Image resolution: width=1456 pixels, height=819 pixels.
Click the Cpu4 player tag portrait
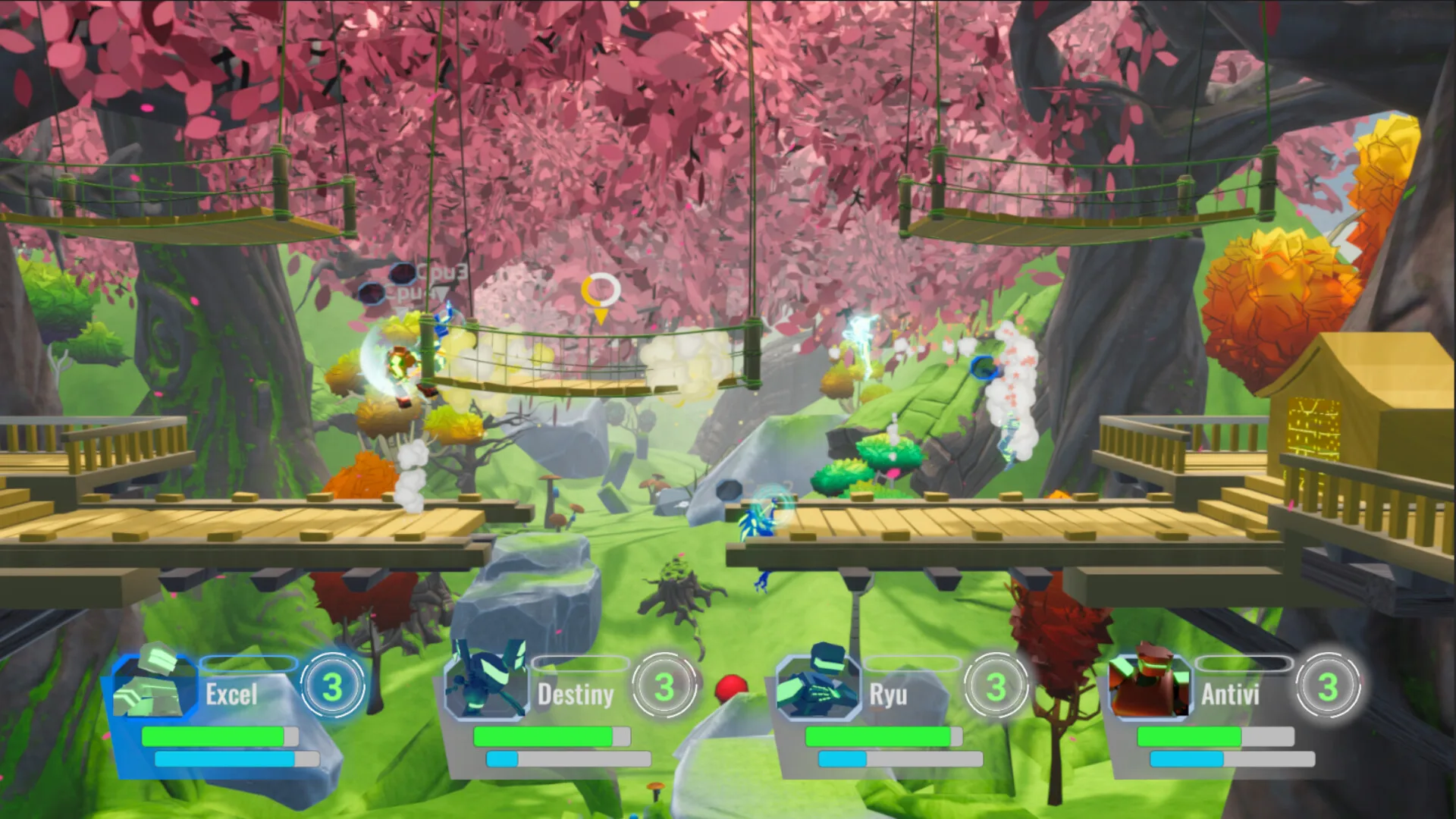pos(372,293)
